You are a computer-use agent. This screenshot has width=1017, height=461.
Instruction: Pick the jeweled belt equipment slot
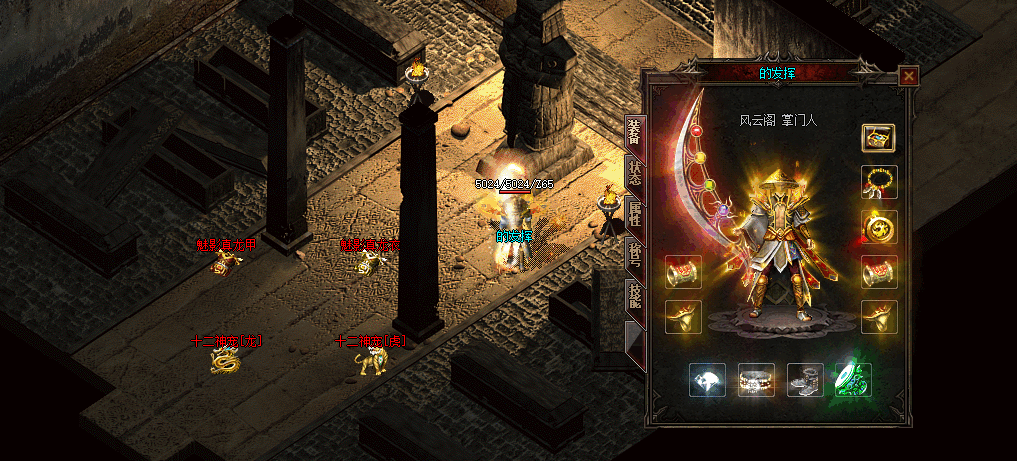tap(756, 380)
